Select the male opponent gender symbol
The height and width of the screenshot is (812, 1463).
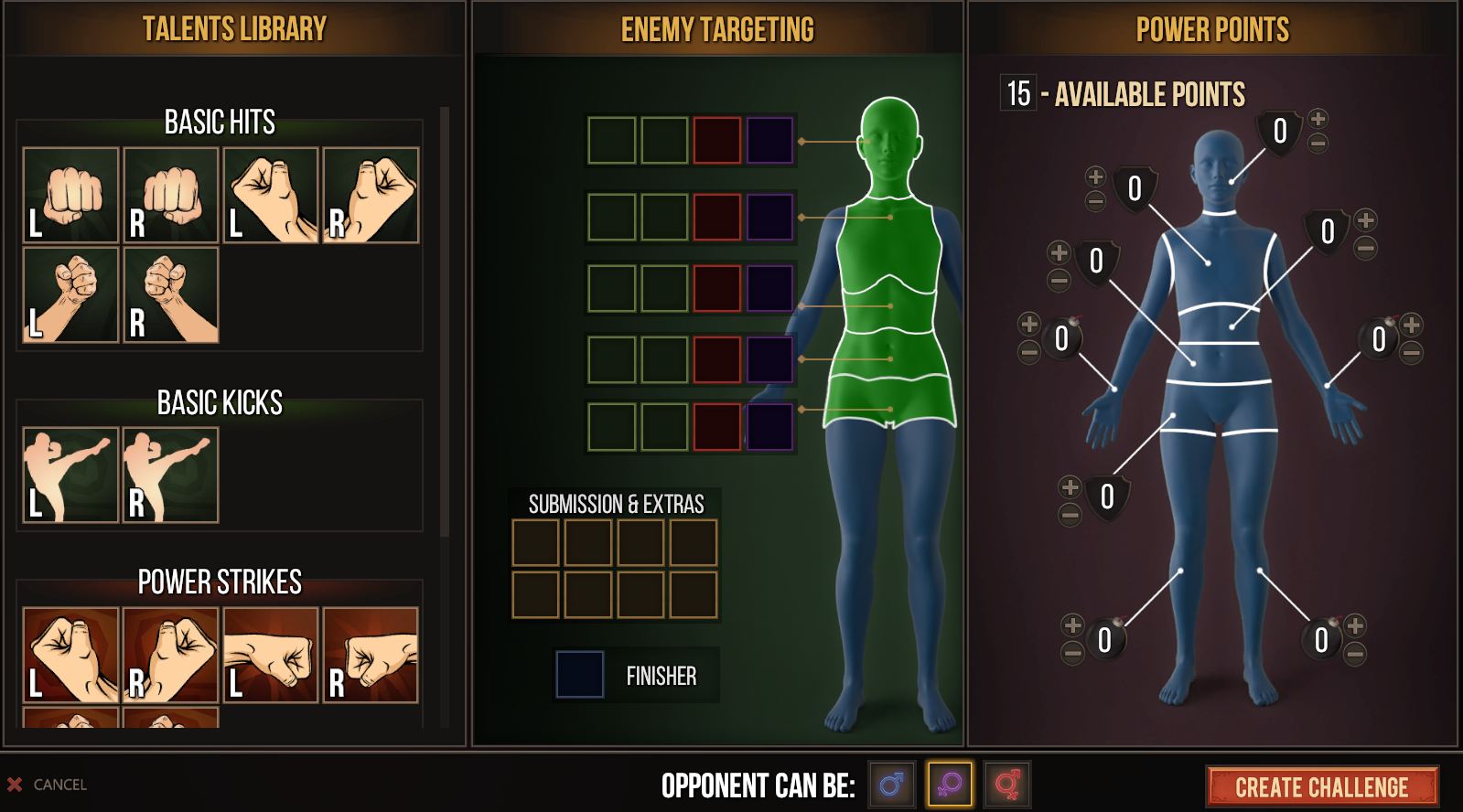tap(892, 784)
